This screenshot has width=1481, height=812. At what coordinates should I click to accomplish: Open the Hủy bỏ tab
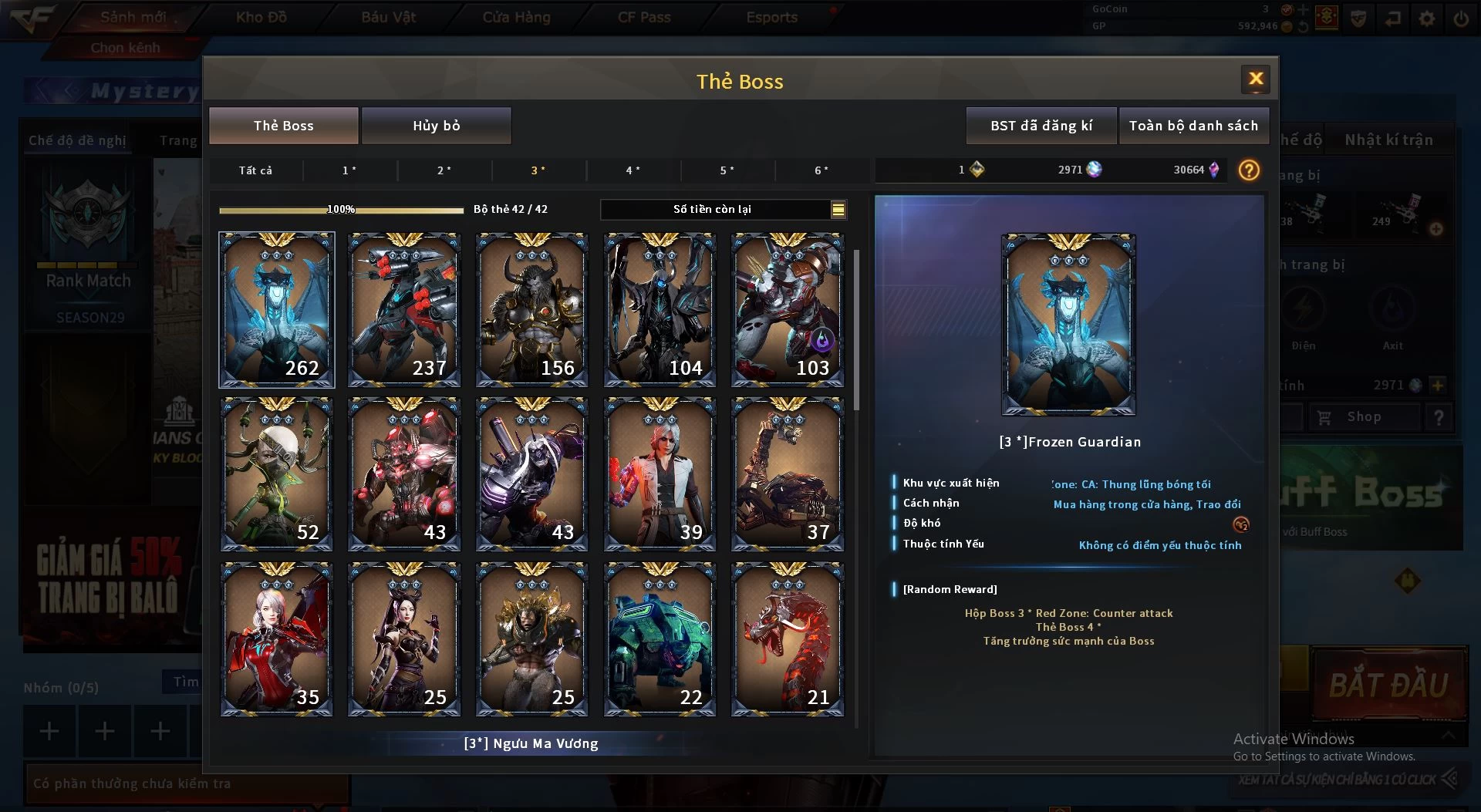[436, 126]
